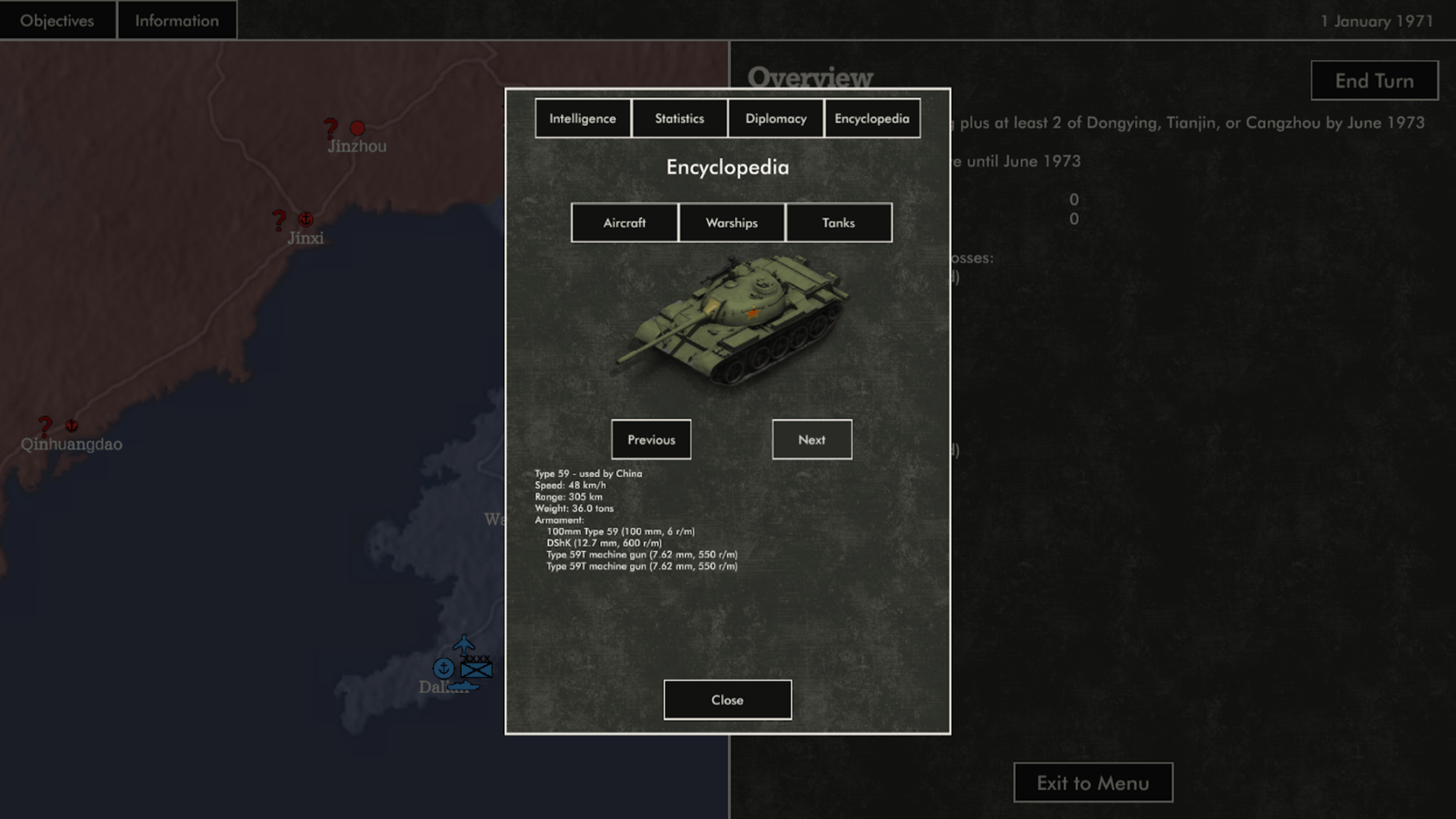
Task: Close the Encyclopedia dialog
Action: [x=727, y=700]
